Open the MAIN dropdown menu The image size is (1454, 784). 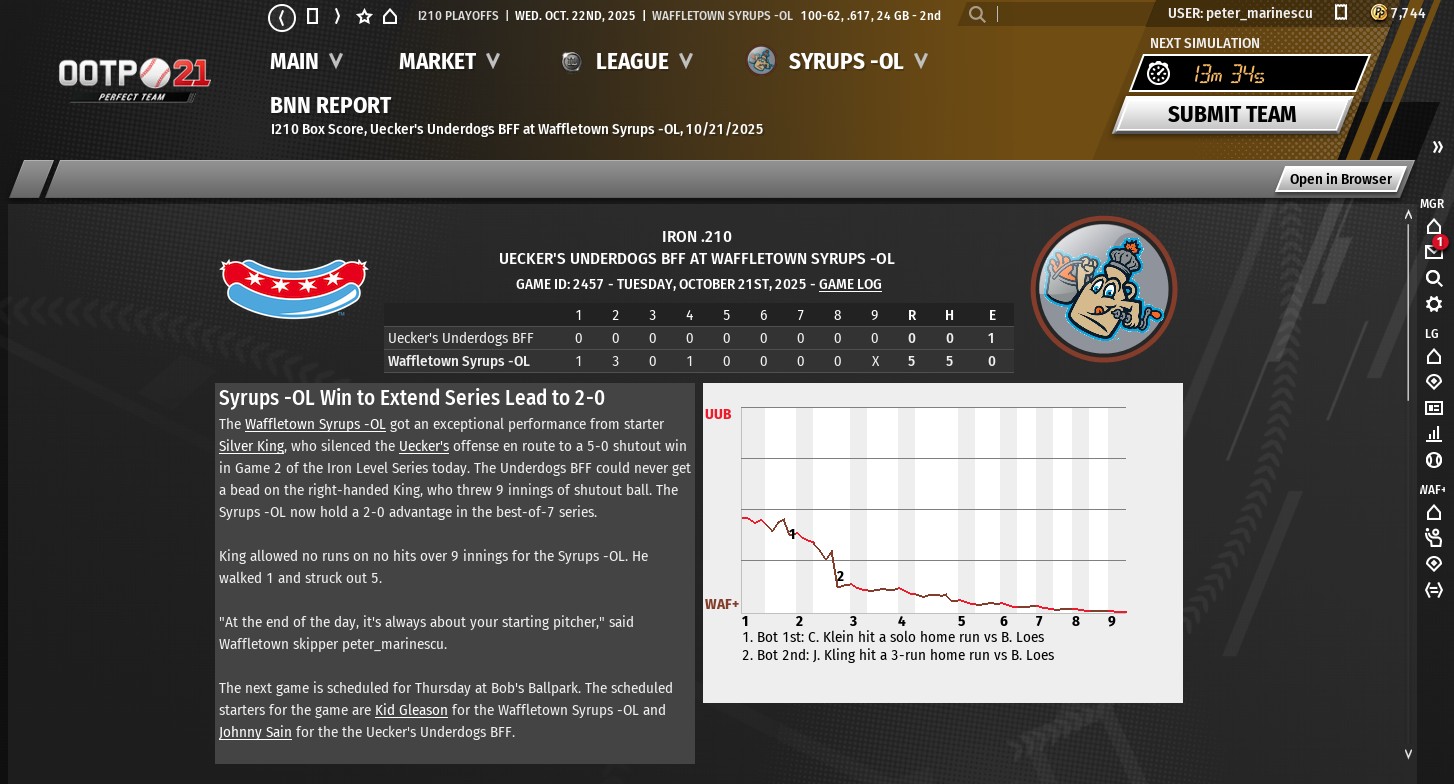305,61
